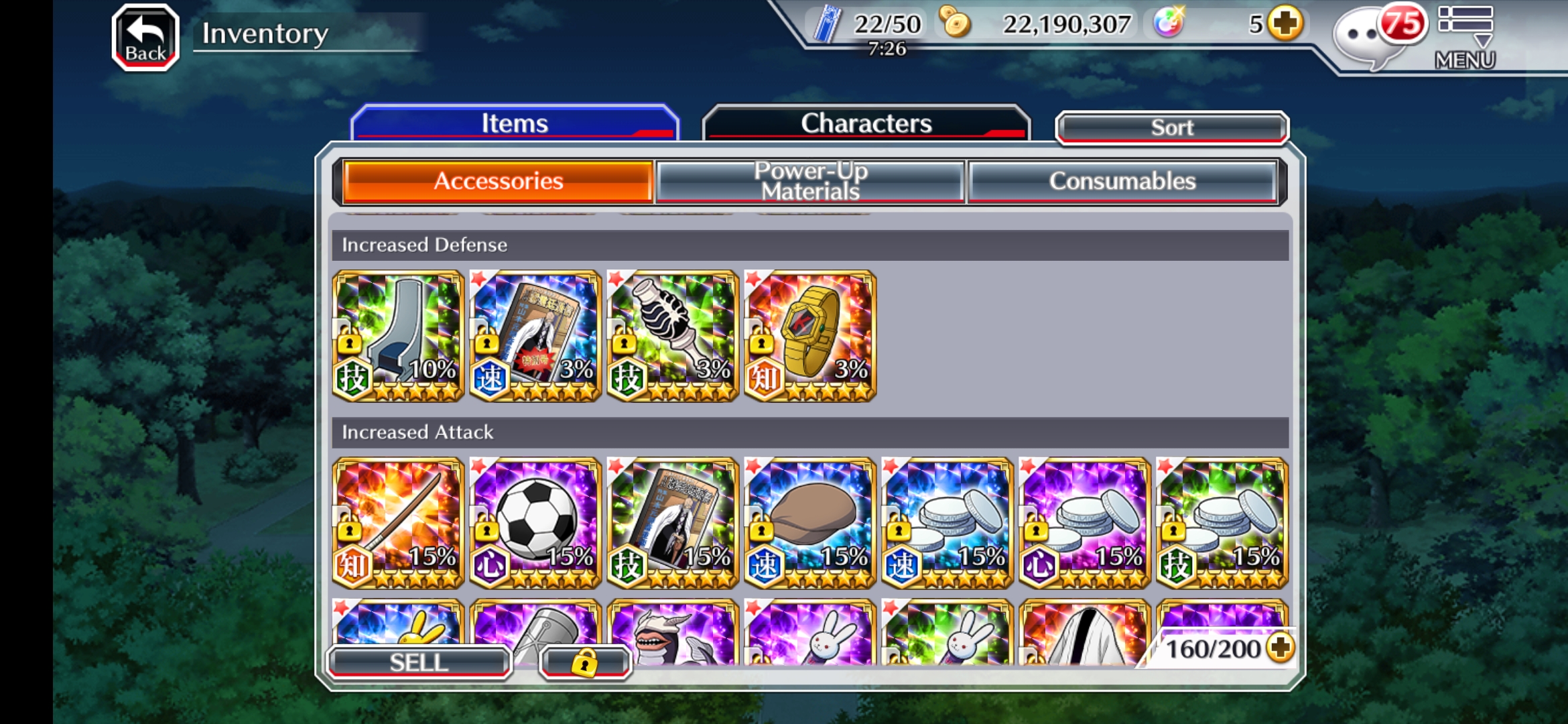This screenshot has height=724, width=1568.
Task: Toggle the padlock lock button
Action: [x=585, y=662]
